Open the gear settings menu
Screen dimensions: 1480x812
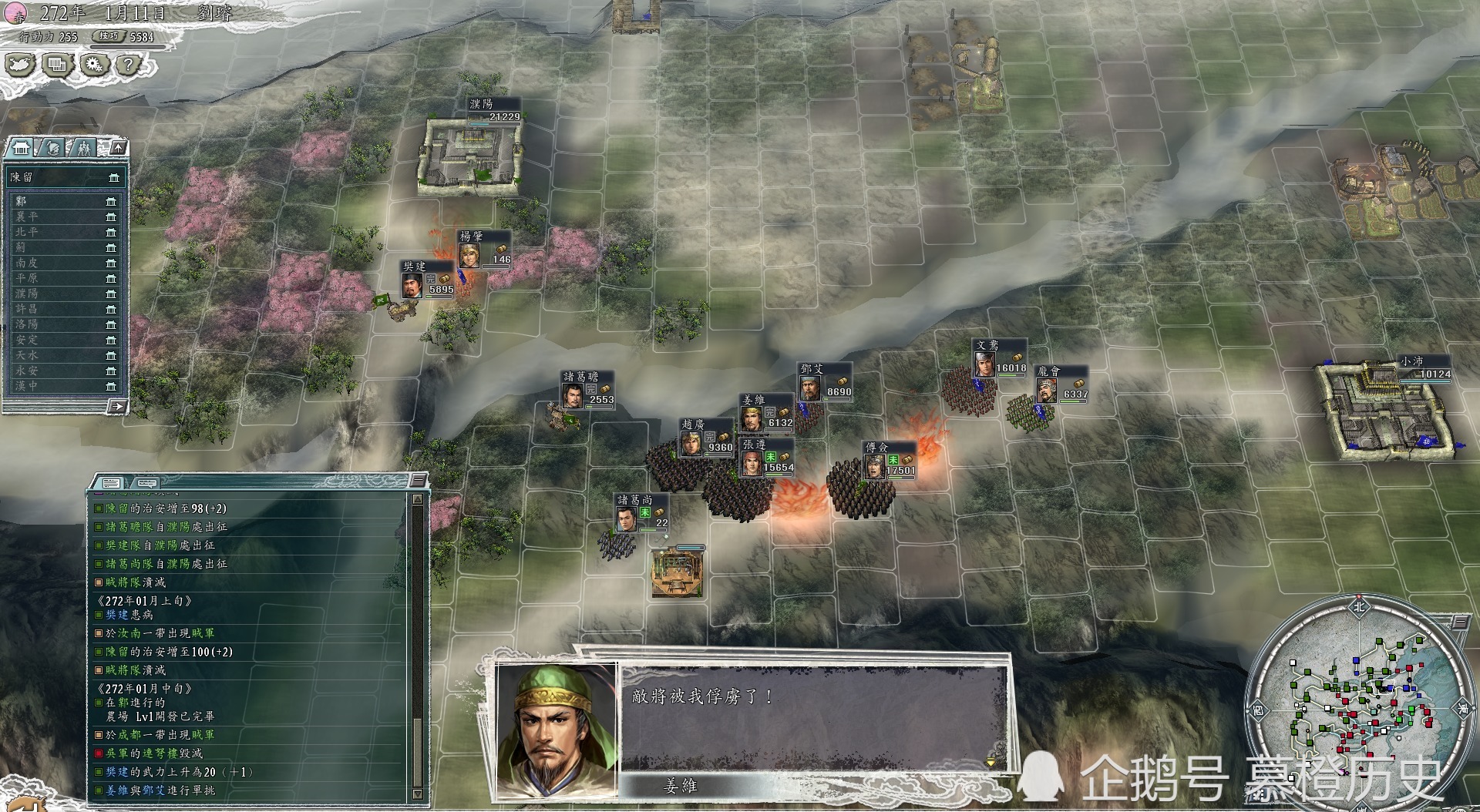point(94,65)
